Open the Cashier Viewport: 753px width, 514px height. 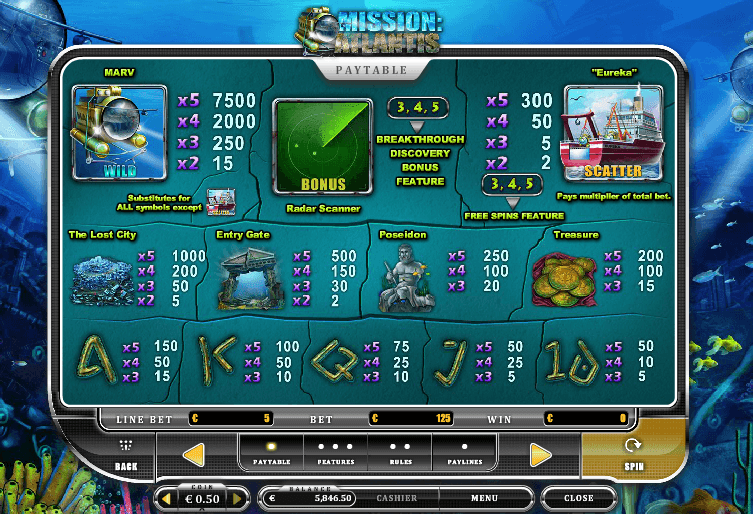[x=396, y=497]
